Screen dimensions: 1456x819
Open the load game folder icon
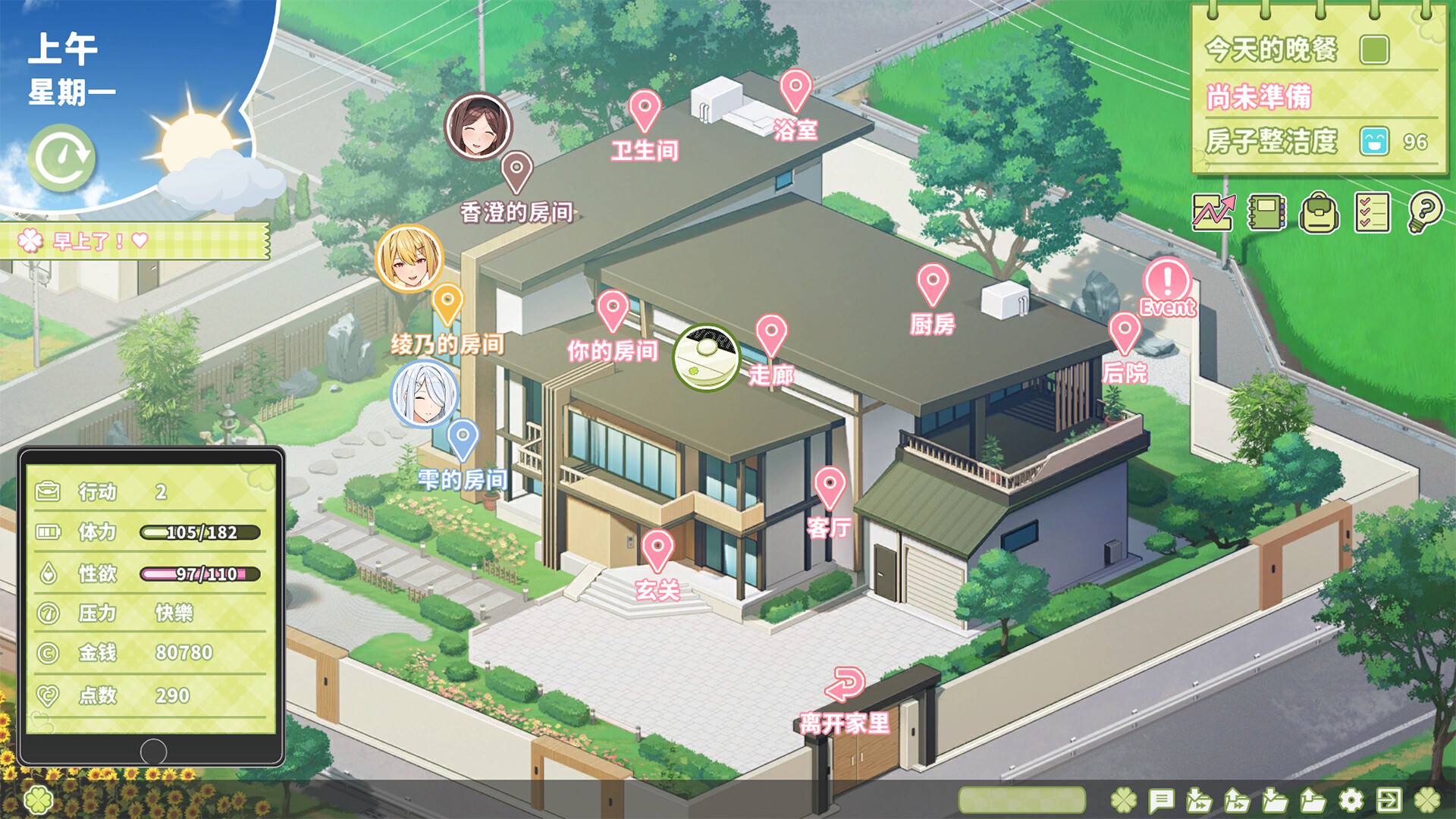[x=1313, y=800]
